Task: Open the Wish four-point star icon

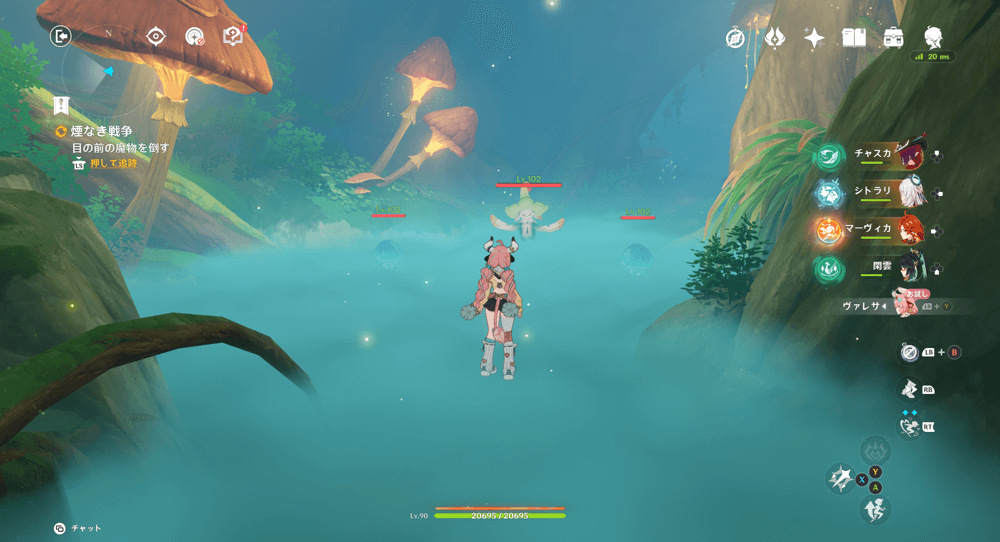Action: pyautogui.click(x=814, y=38)
